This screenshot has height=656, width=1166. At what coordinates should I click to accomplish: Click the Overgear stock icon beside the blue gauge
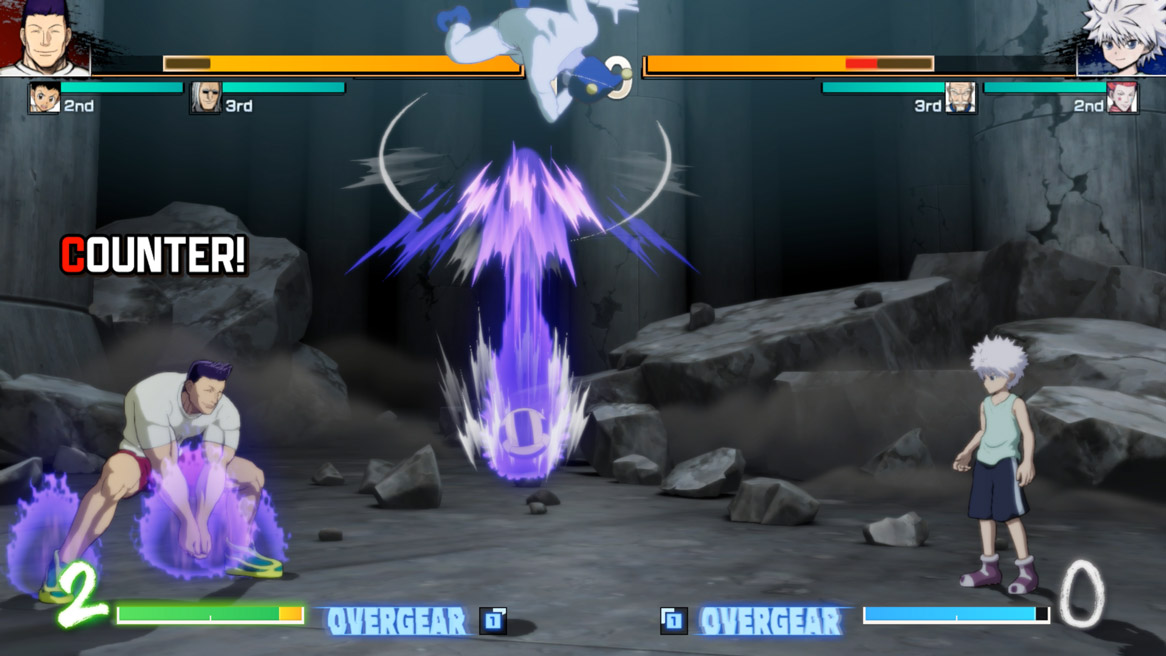pos(674,621)
